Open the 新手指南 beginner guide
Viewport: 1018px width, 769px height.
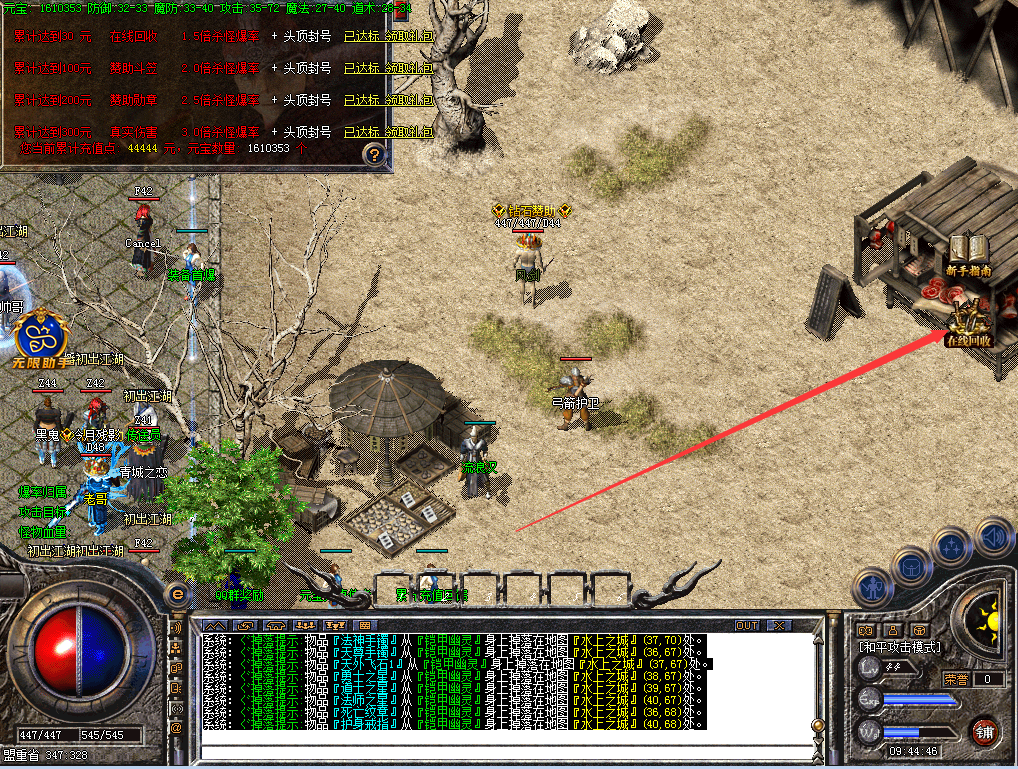click(x=968, y=254)
